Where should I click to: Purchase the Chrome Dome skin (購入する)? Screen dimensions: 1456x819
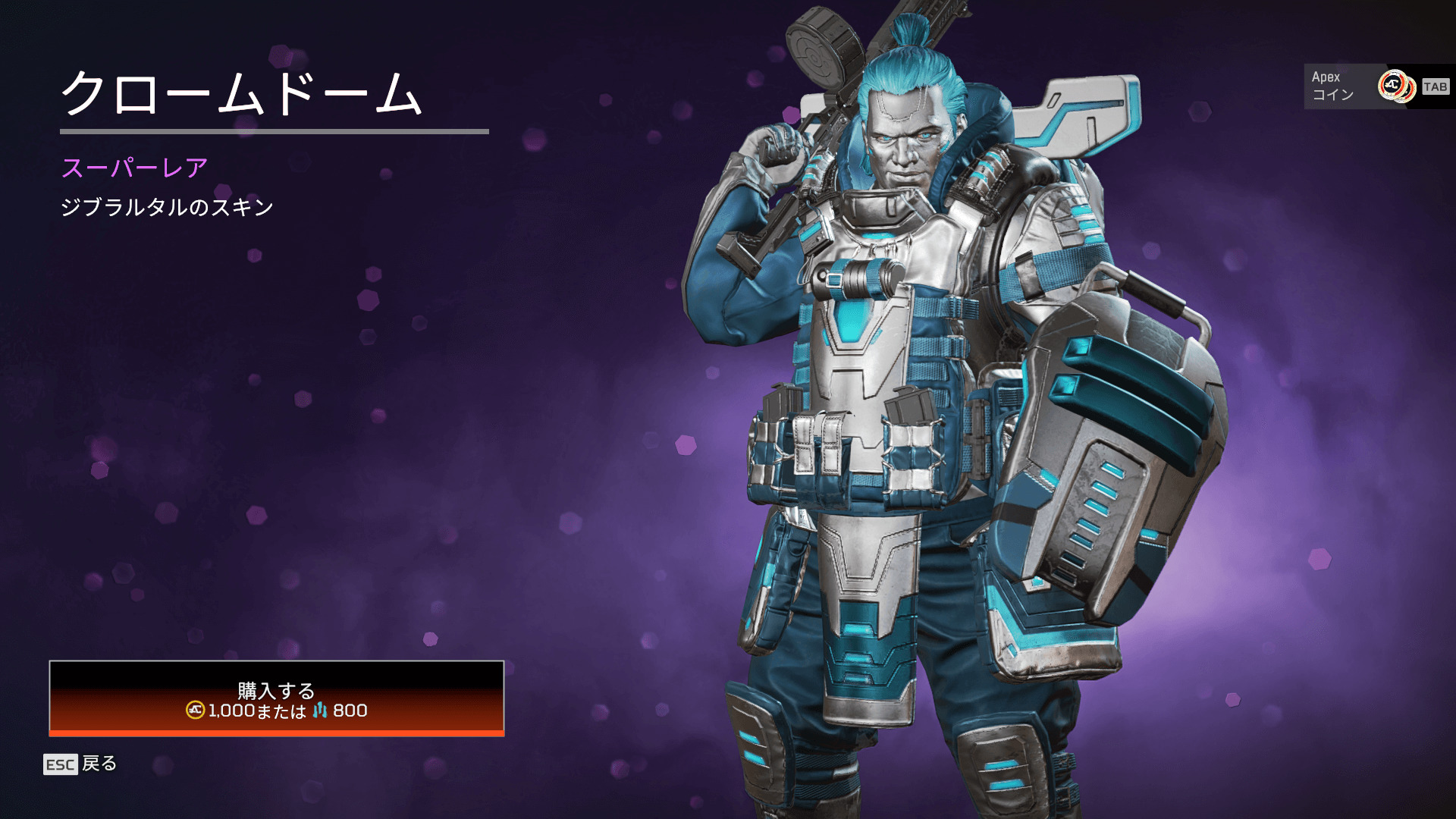click(277, 698)
